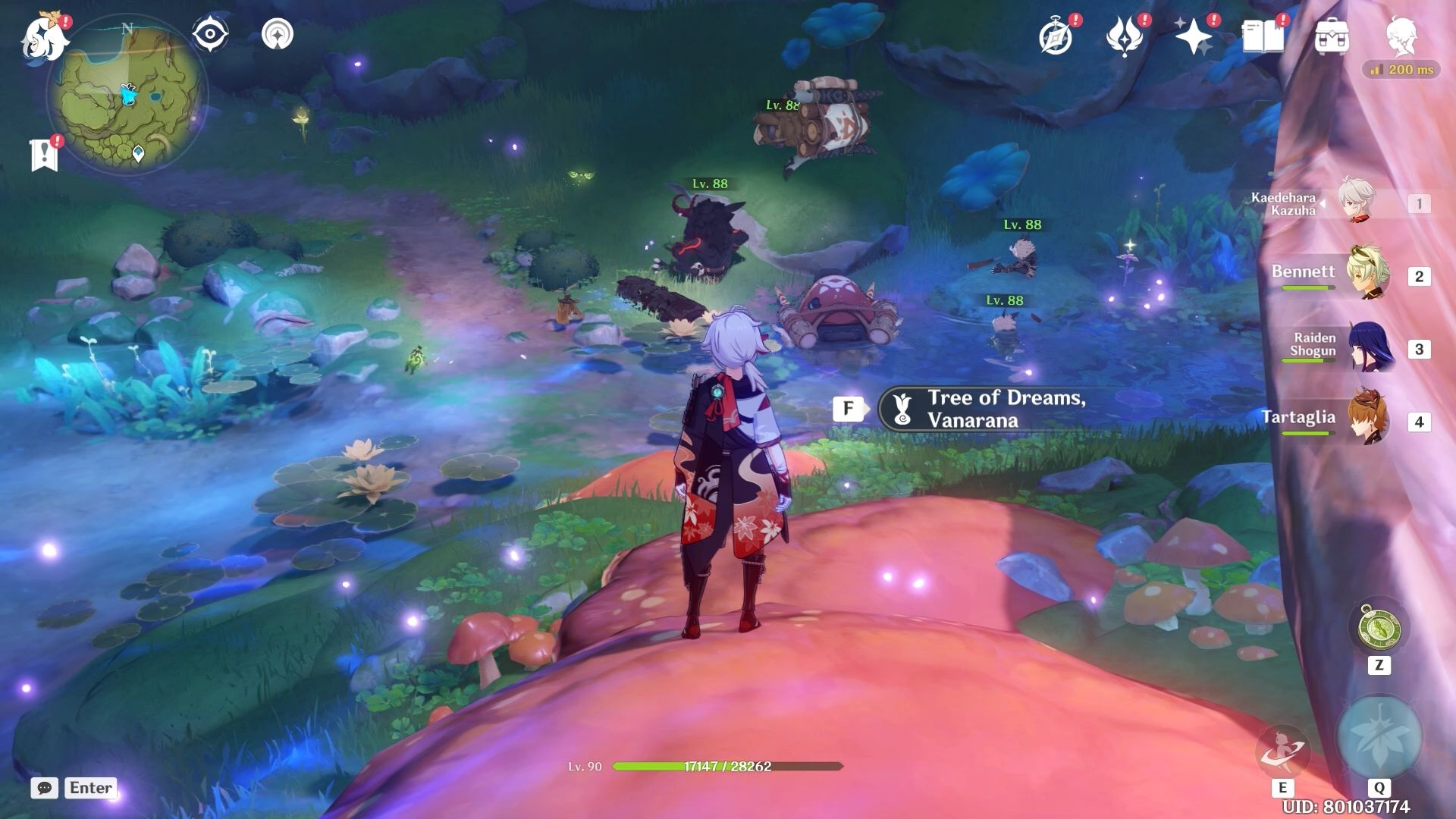Open the notice bookmark icon on left edge

point(45,155)
